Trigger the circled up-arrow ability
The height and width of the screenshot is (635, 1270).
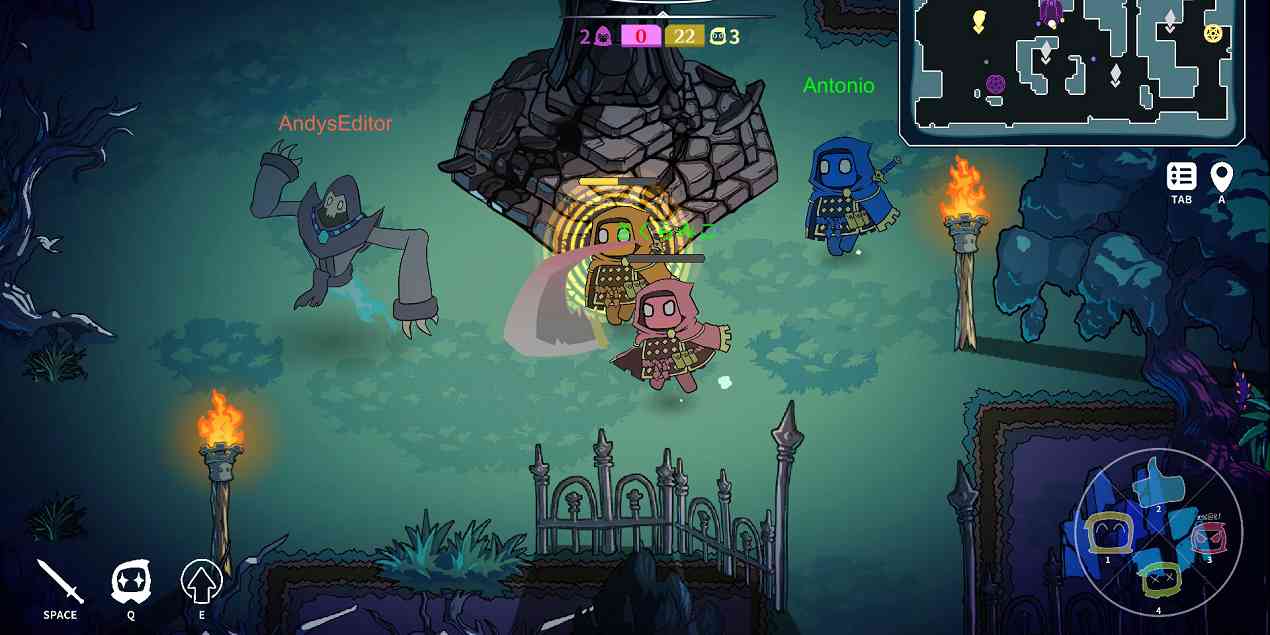click(x=201, y=582)
